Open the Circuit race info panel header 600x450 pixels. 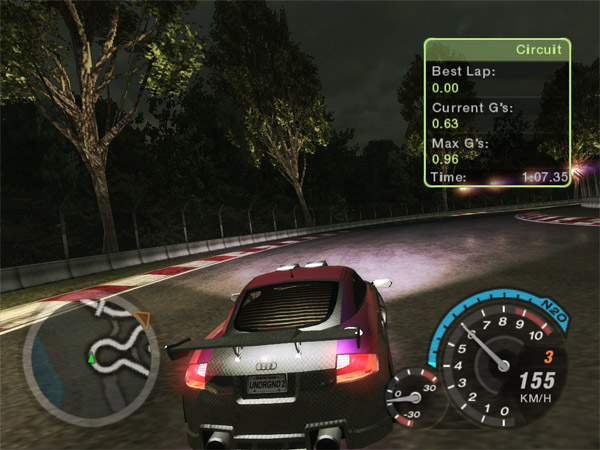pos(497,49)
